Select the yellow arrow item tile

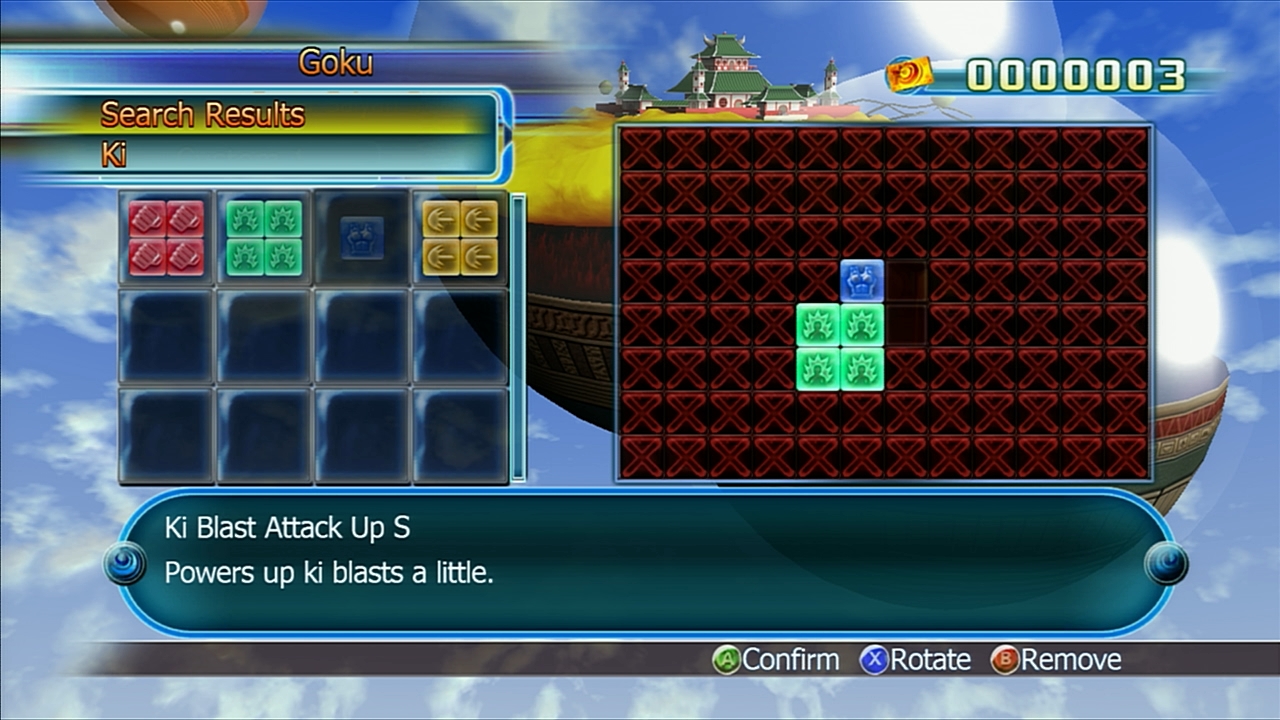click(459, 238)
